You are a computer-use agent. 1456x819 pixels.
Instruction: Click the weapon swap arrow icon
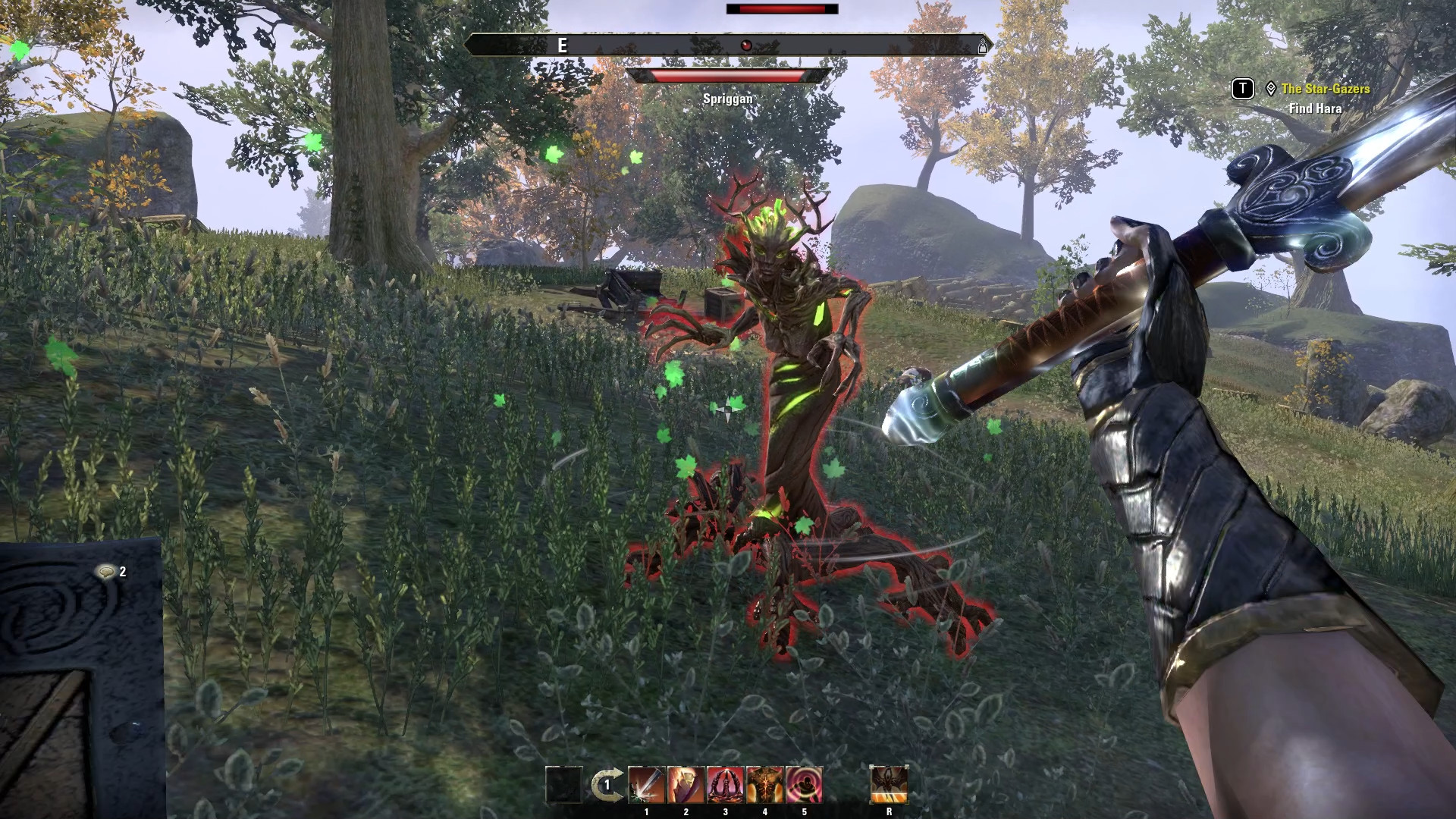pos(607,786)
